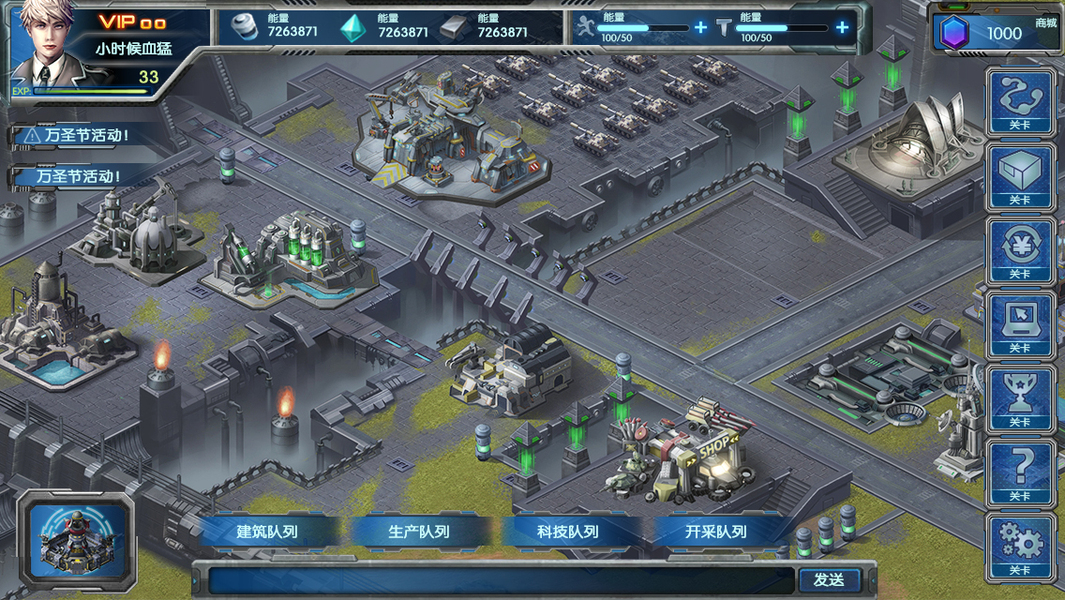
Task: Open the computer monitor icon button
Action: pyautogui.click(x=1019, y=323)
